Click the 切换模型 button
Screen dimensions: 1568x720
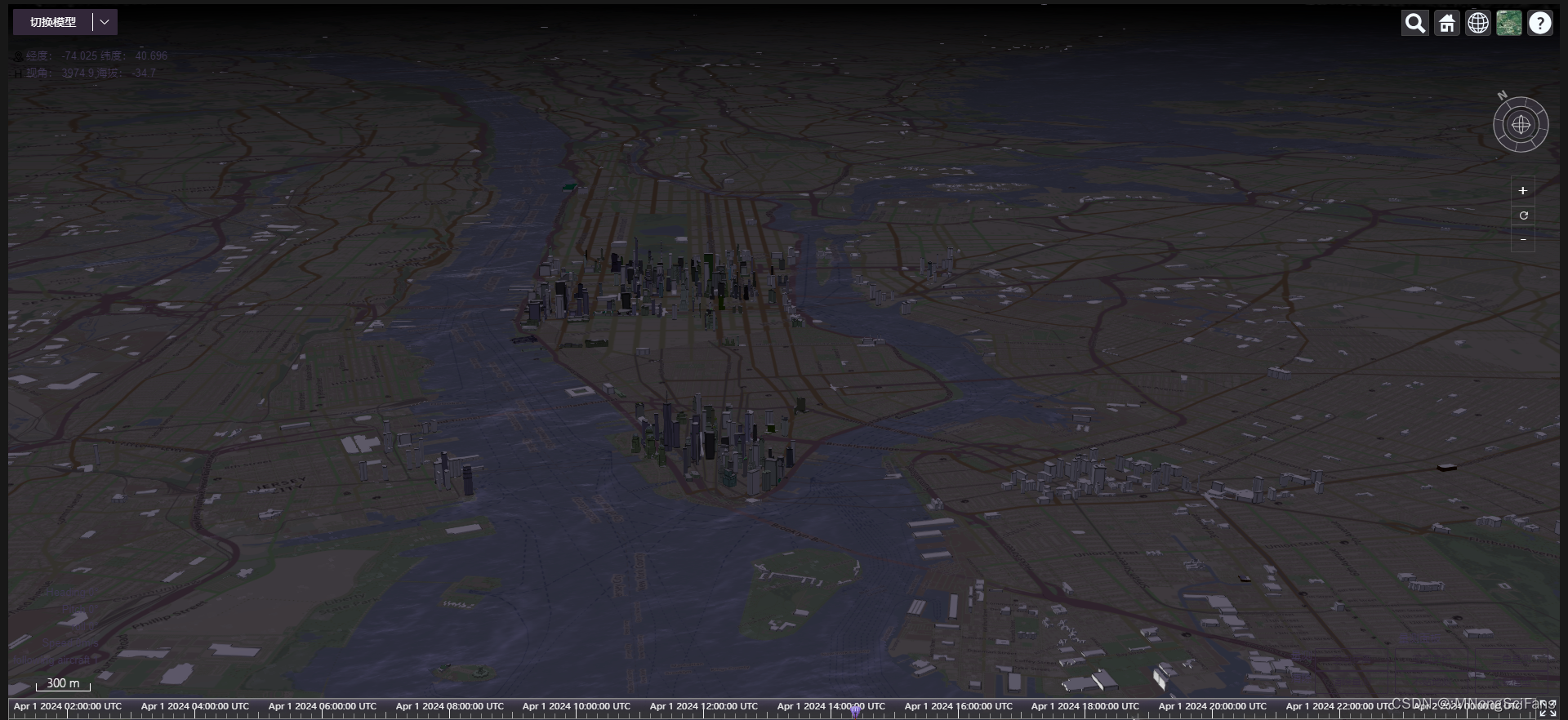(51, 22)
